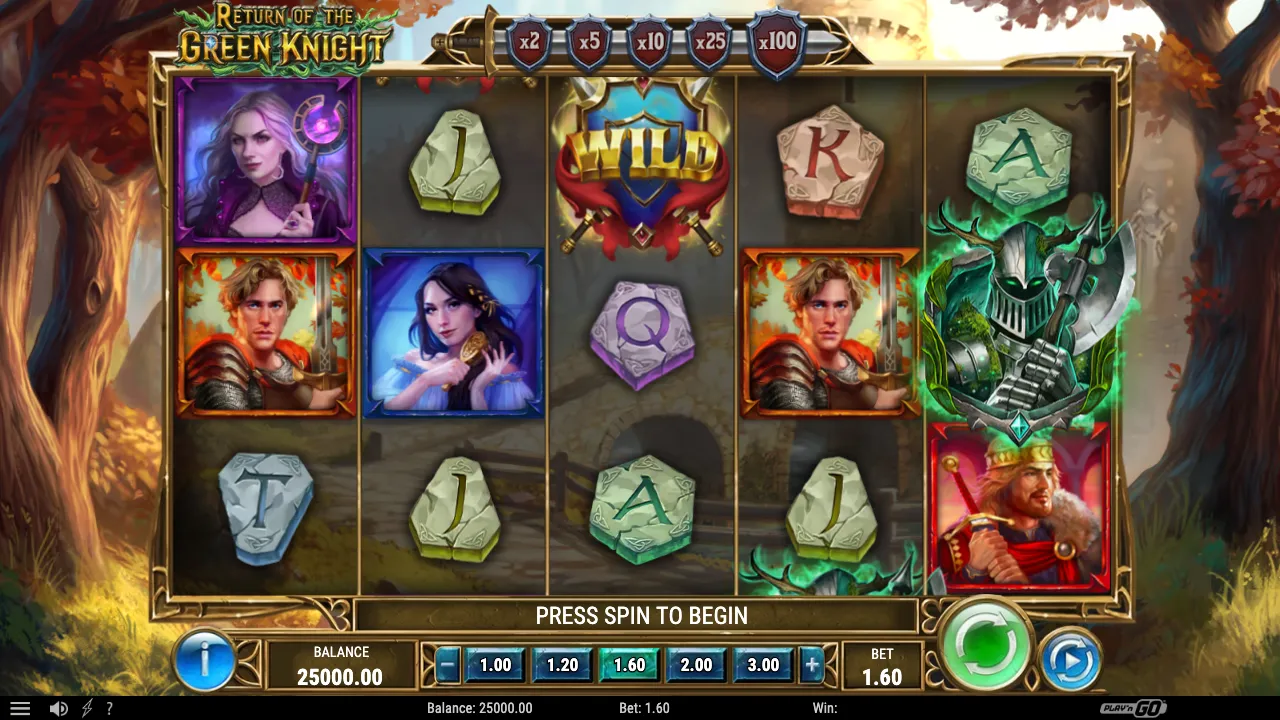Pick the 3.00 bet value
Viewport: 1280px width, 720px height.
763,665
